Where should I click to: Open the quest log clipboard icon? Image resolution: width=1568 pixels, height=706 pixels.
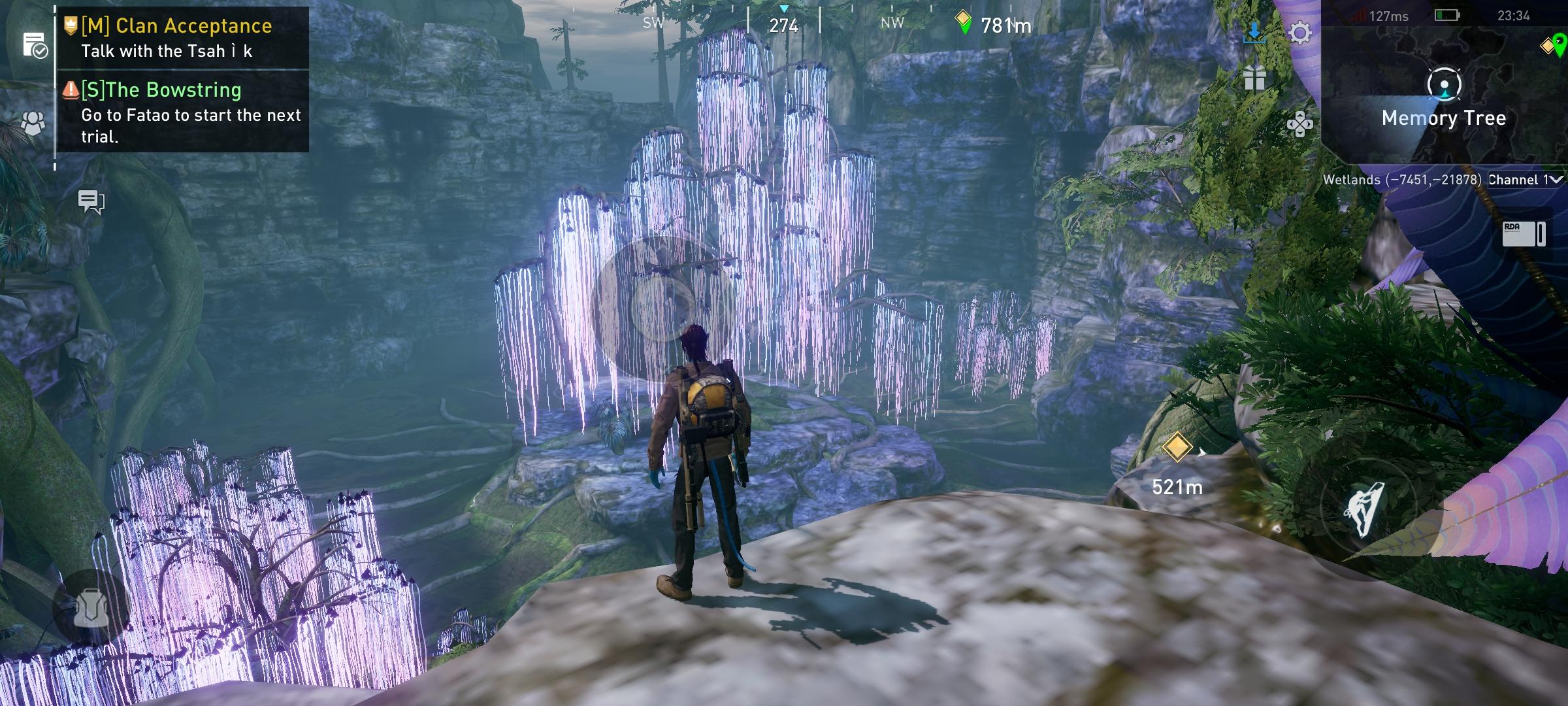click(x=33, y=45)
